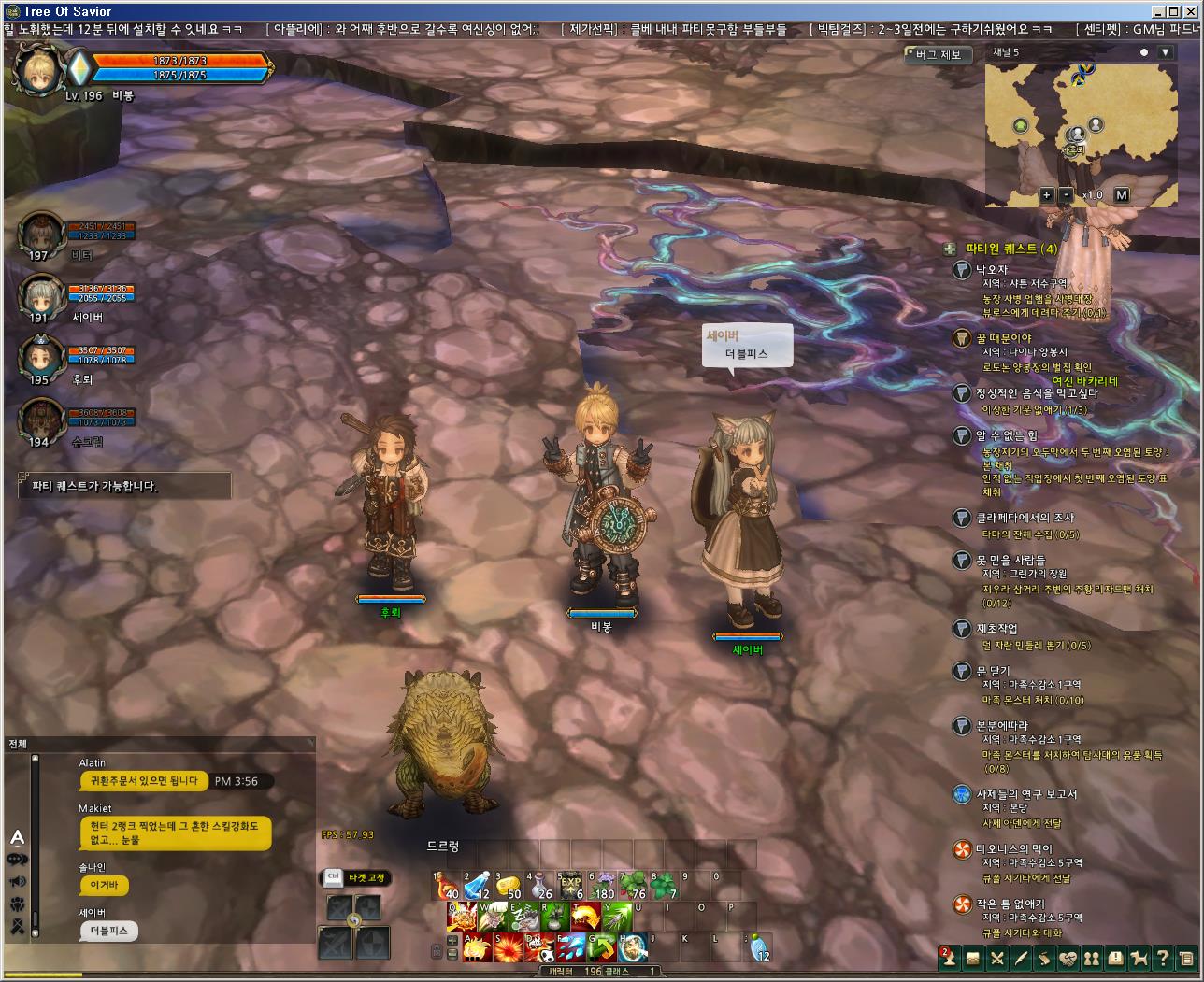This screenshot has height=982, width=1204.
Task: Use the white potion in slot 4
Action: coord(539,885)
